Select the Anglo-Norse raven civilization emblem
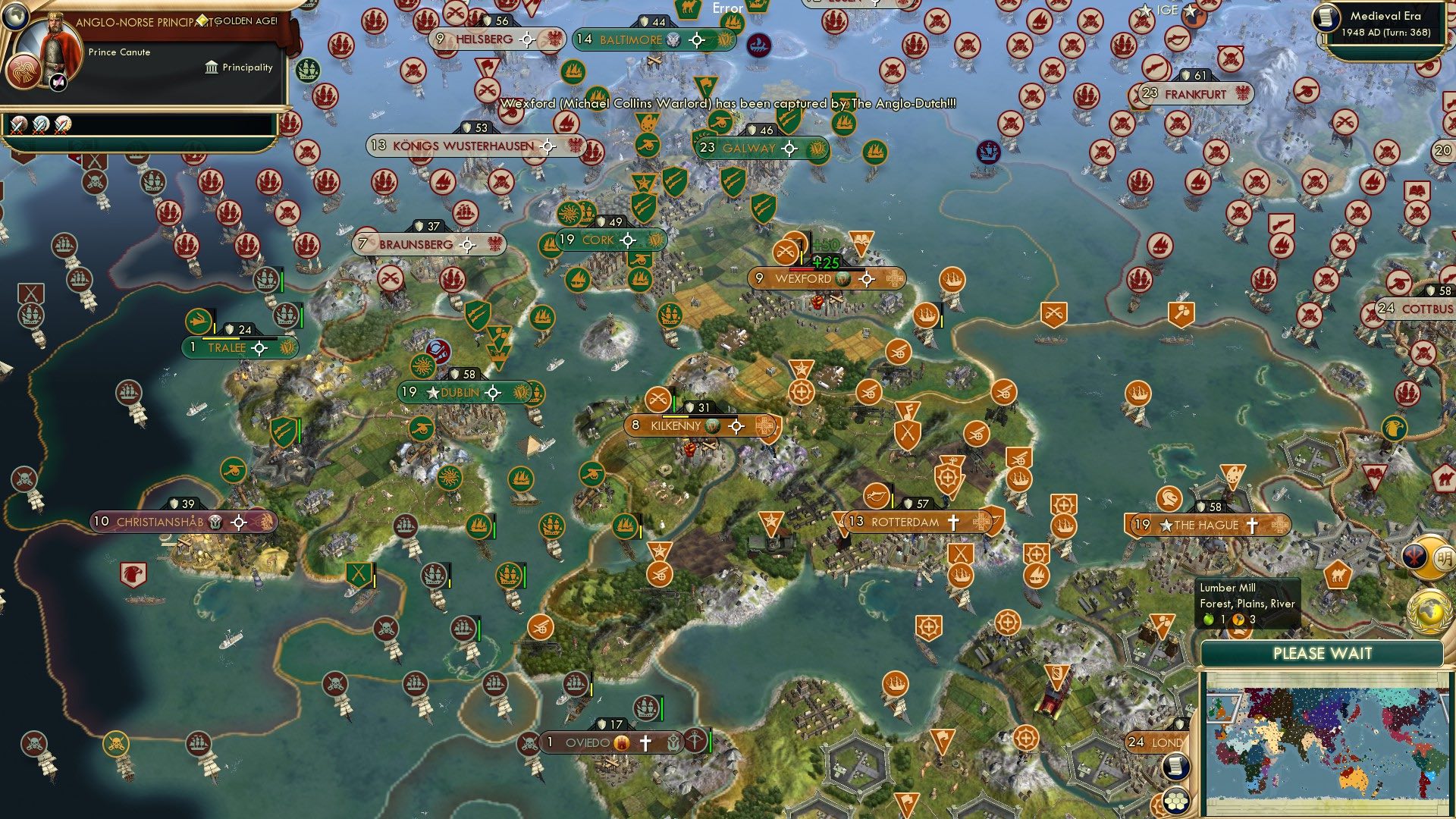 [23, 74]
